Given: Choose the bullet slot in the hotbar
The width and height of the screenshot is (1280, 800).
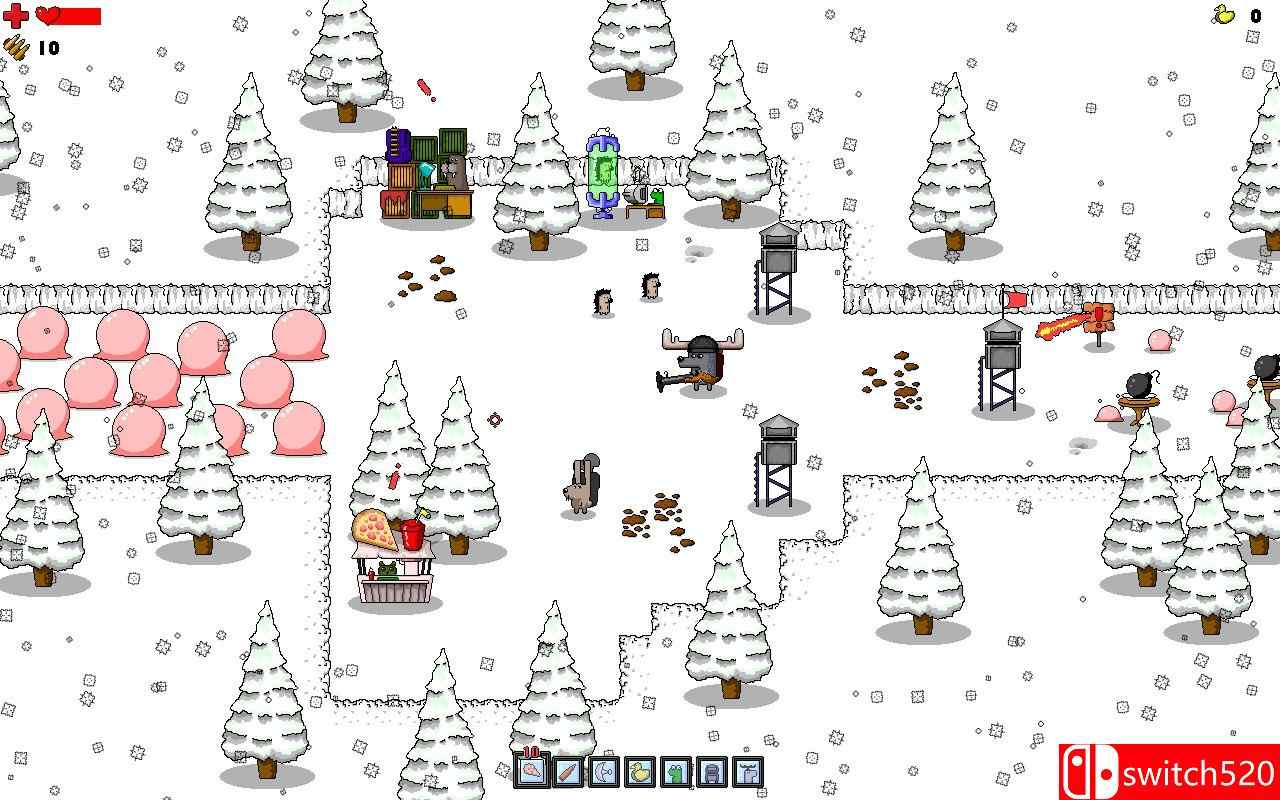Looking at the screenshot, I should (x=567, y=771).
